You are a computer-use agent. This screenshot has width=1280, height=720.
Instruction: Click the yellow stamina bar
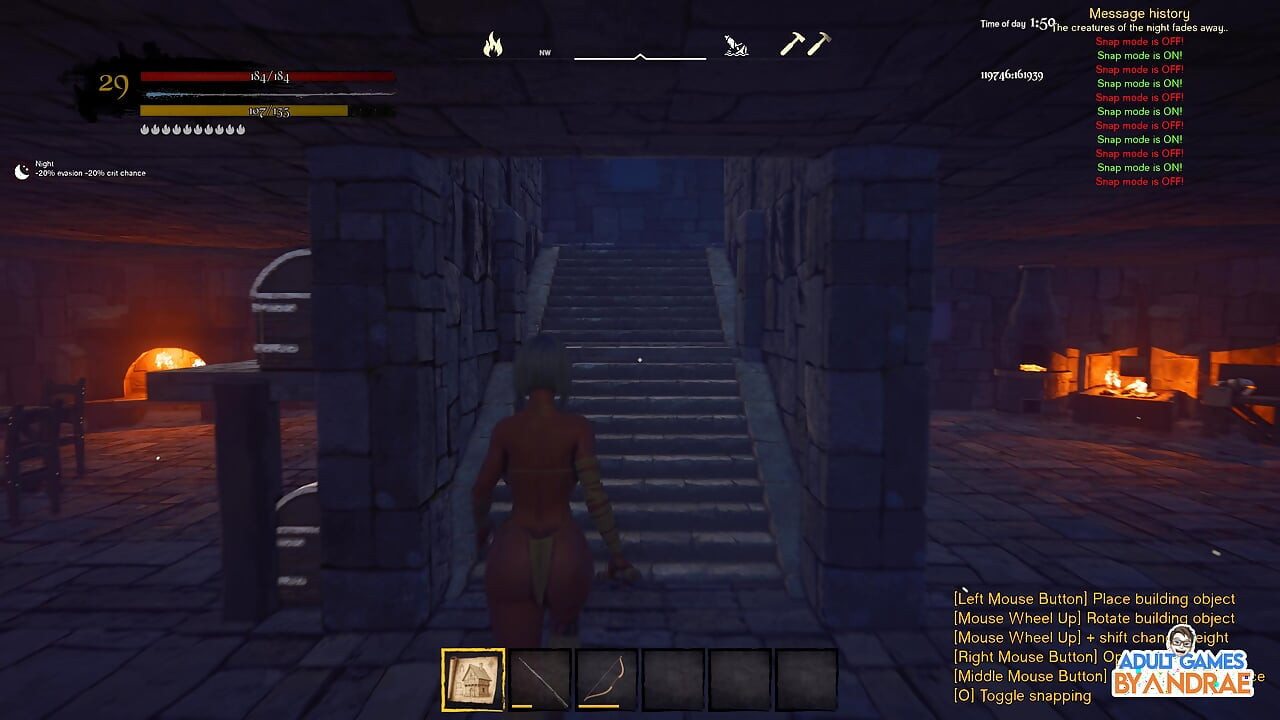click(245, 110)
